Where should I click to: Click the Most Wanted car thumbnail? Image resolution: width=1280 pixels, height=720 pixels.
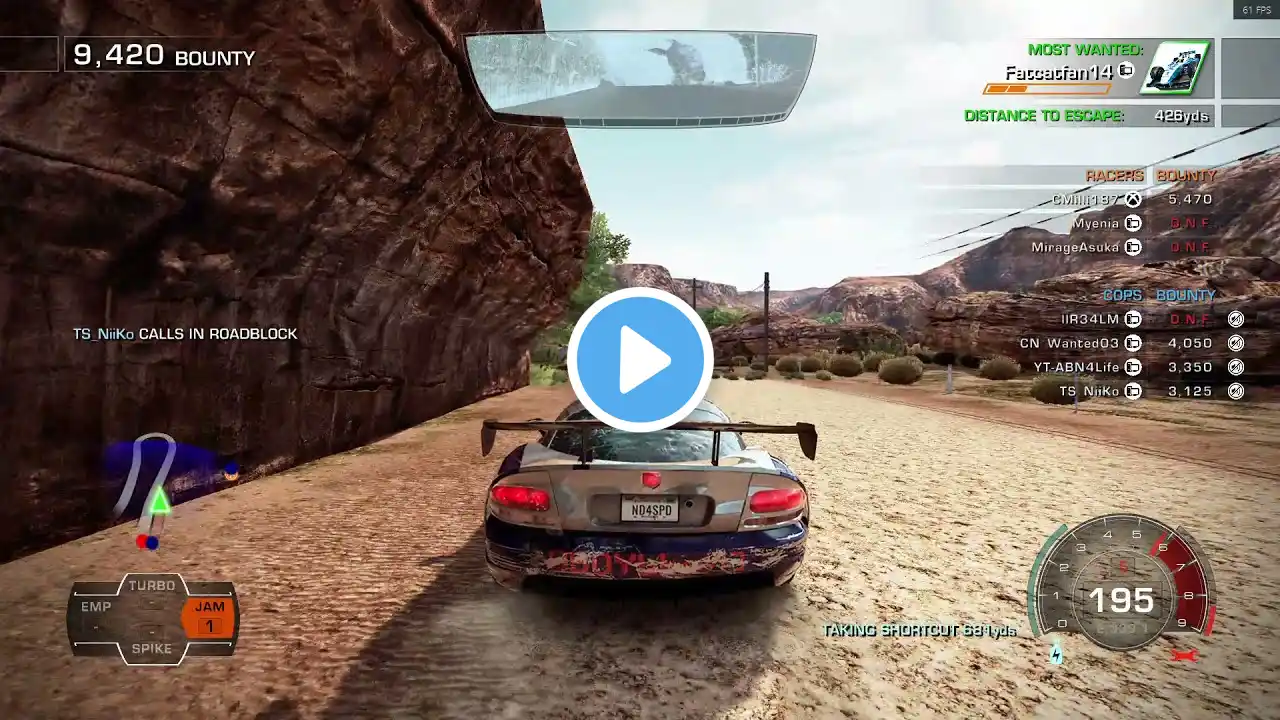(1177, 68)
